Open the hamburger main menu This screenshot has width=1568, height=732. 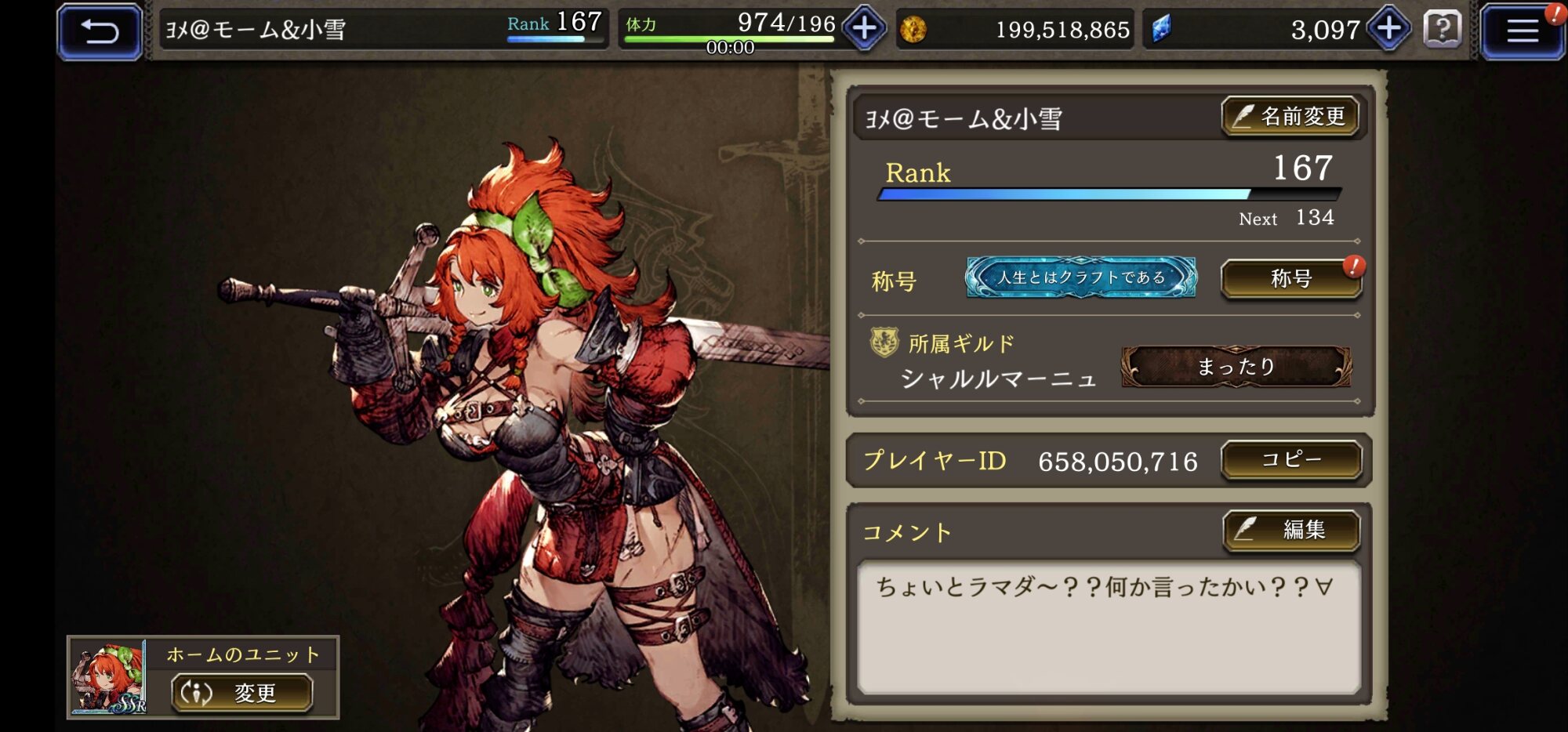[x=1521, y=31]
